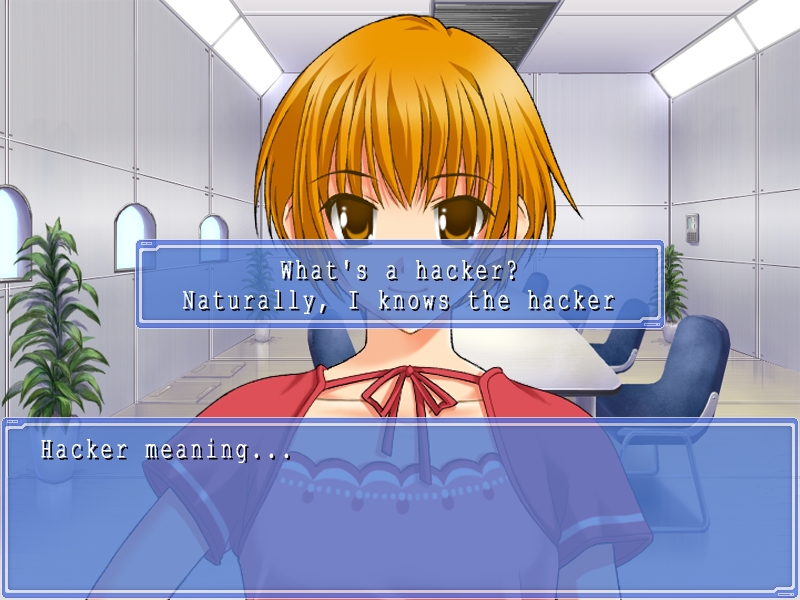This screenshot has width=800, height=600.
Task: Select "Naturally, I knows the hacker" option
Action: [x=399, y=300]
